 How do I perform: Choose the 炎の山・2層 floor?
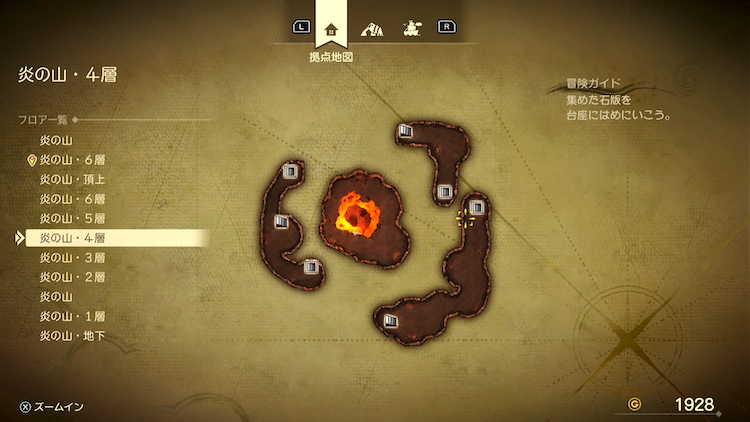[x=72, y=277]
